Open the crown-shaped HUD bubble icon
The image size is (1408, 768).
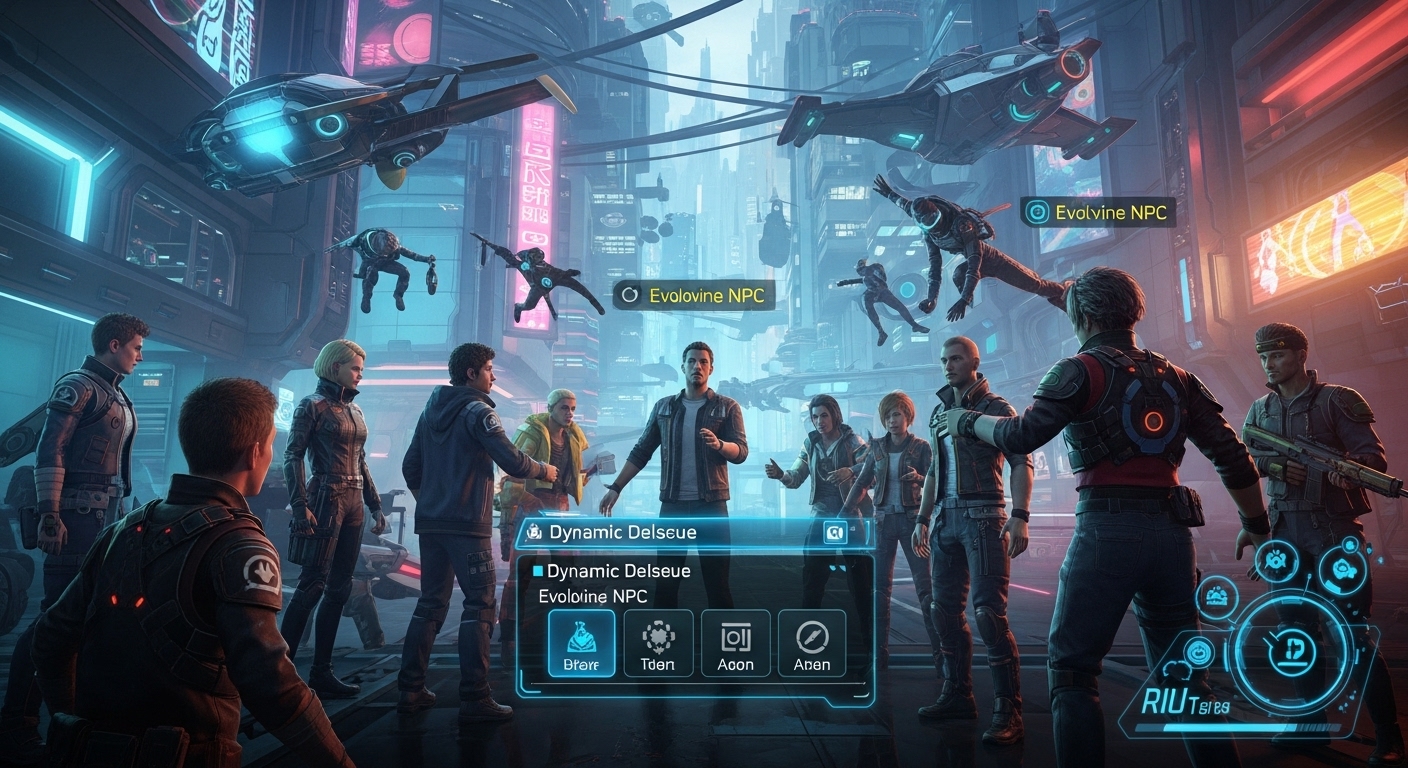pyautogui.click(x=1218, y=598)
